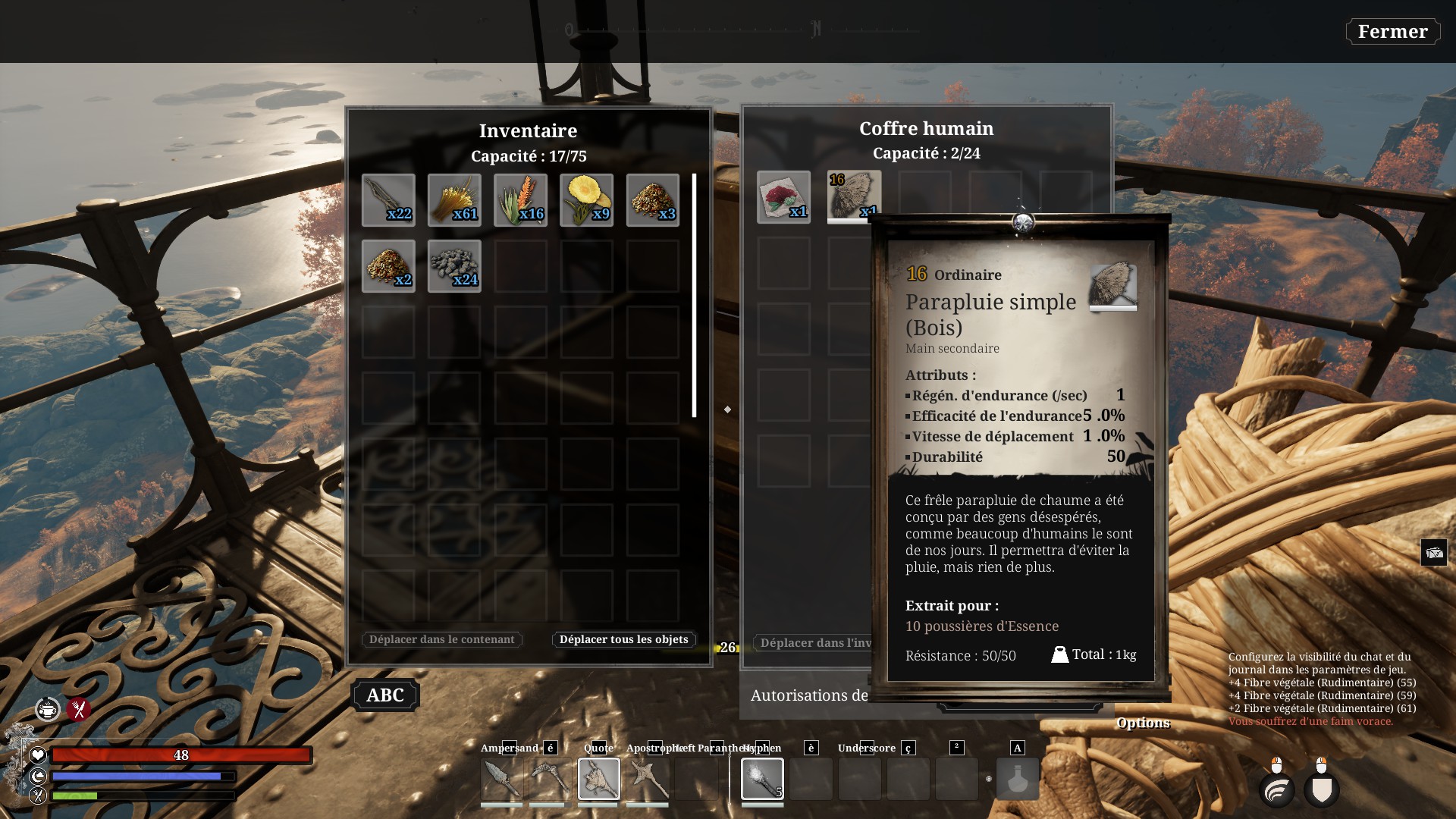The width and height of the screenshot is (1456, 819).
Task: Choose the yellow flower stack of 9
Action: point(586,200)
